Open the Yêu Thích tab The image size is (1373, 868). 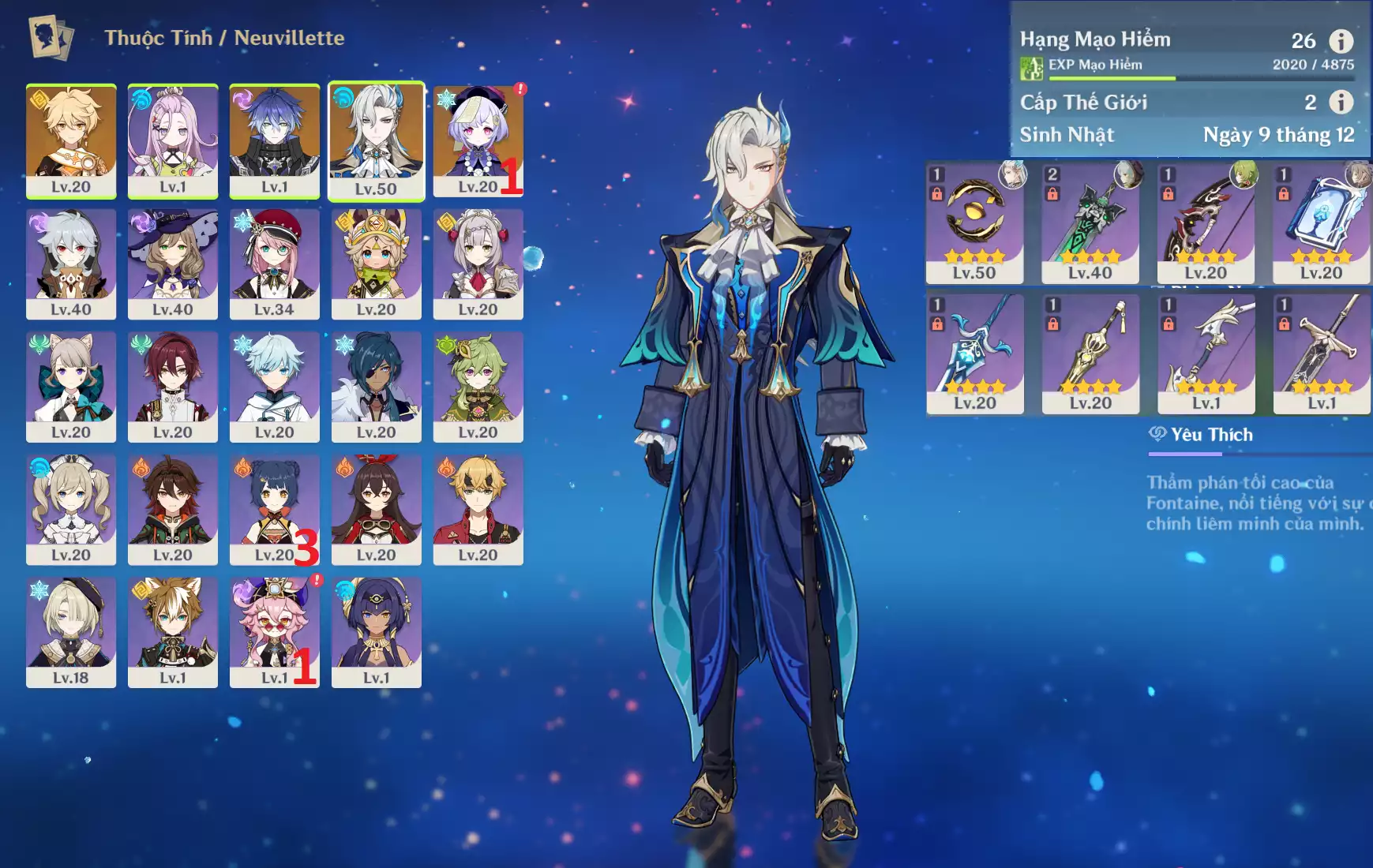pos(1201,435)
